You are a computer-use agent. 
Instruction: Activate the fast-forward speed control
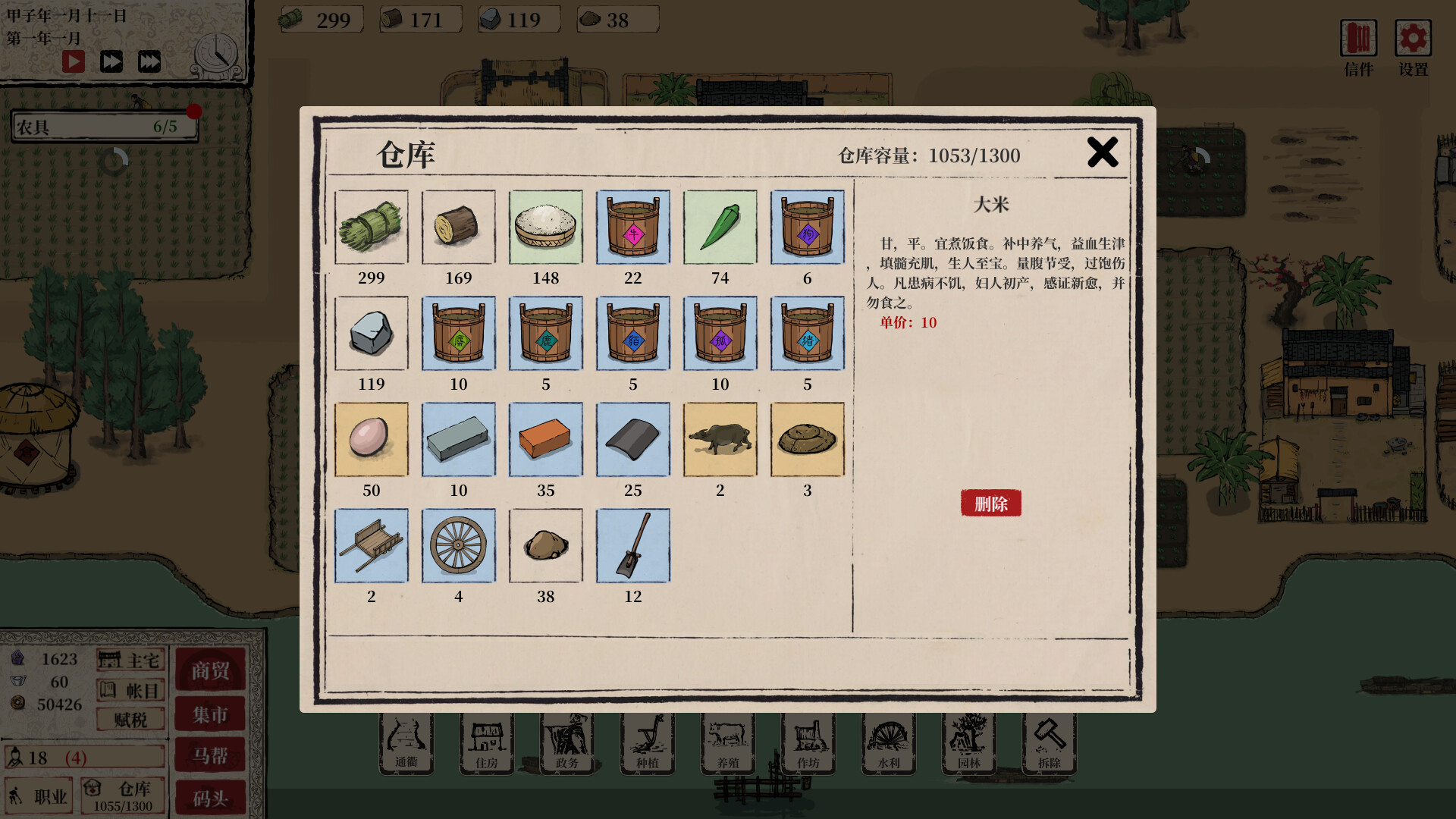click(111, 61)
